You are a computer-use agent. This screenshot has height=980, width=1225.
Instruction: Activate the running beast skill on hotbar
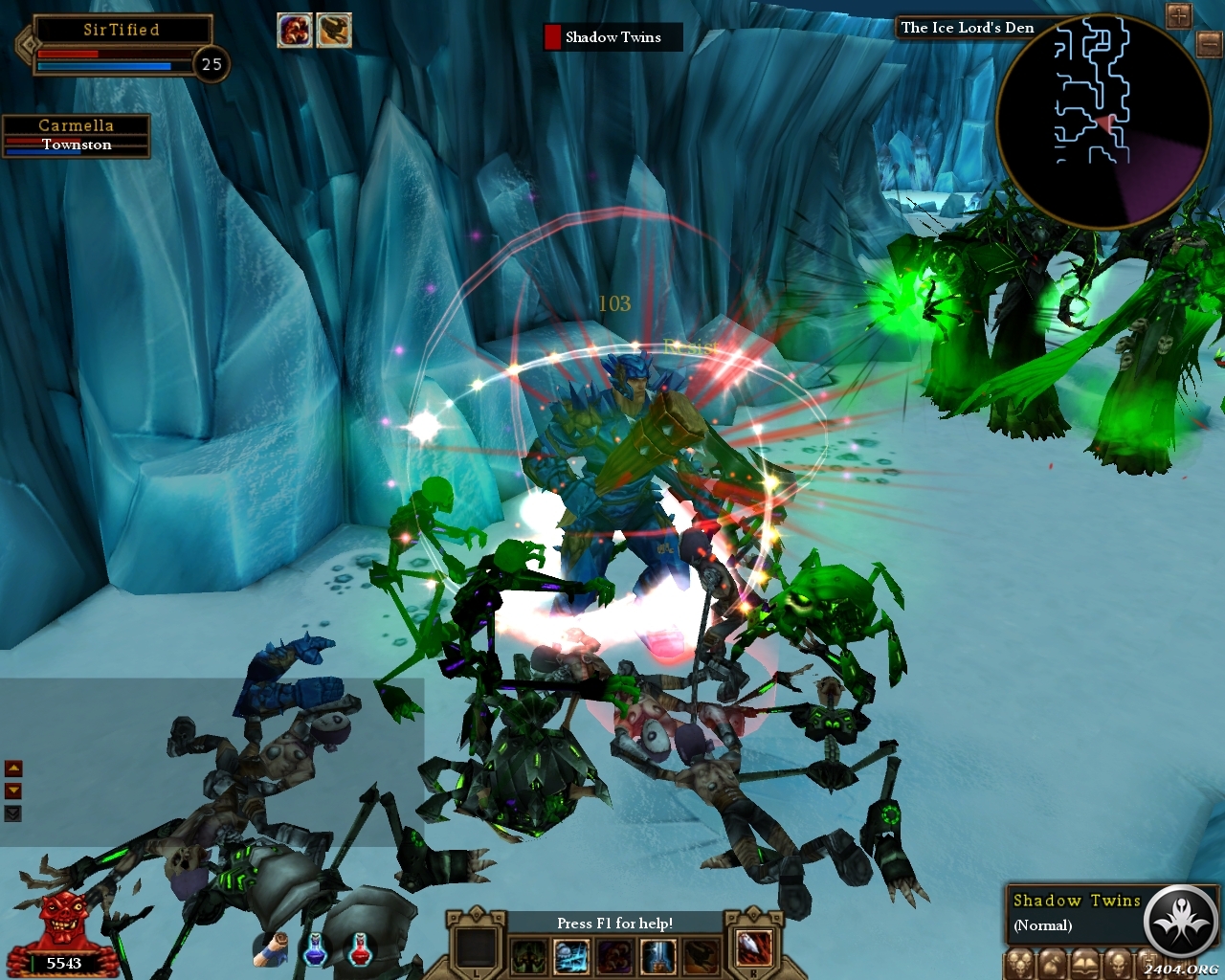[700, 956]
